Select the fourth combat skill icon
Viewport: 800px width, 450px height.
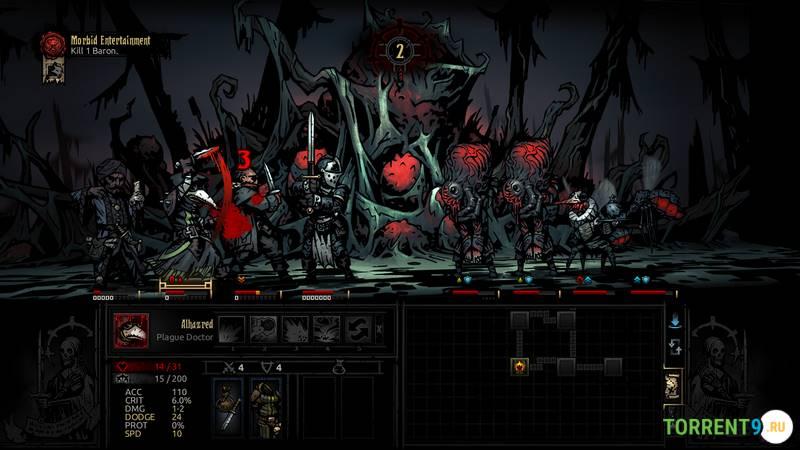(x=327, y=329)
